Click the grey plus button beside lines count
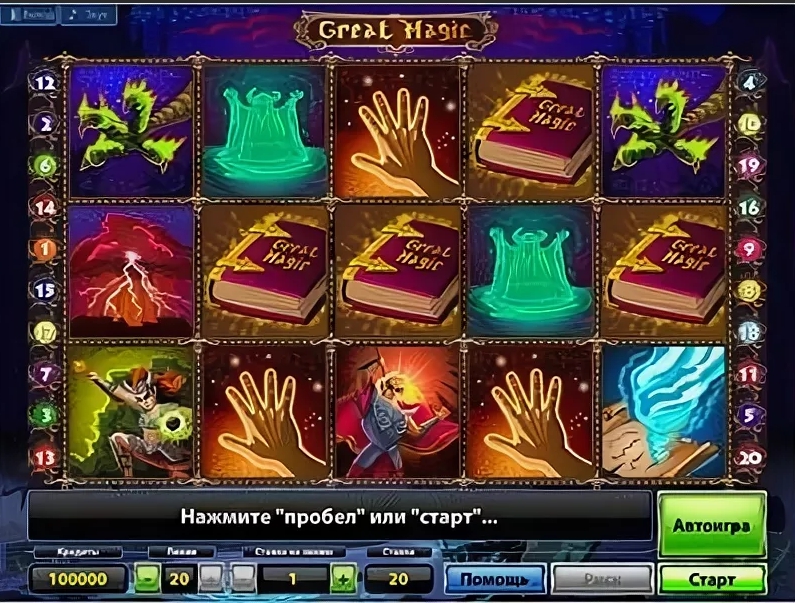 pos(211,579)
